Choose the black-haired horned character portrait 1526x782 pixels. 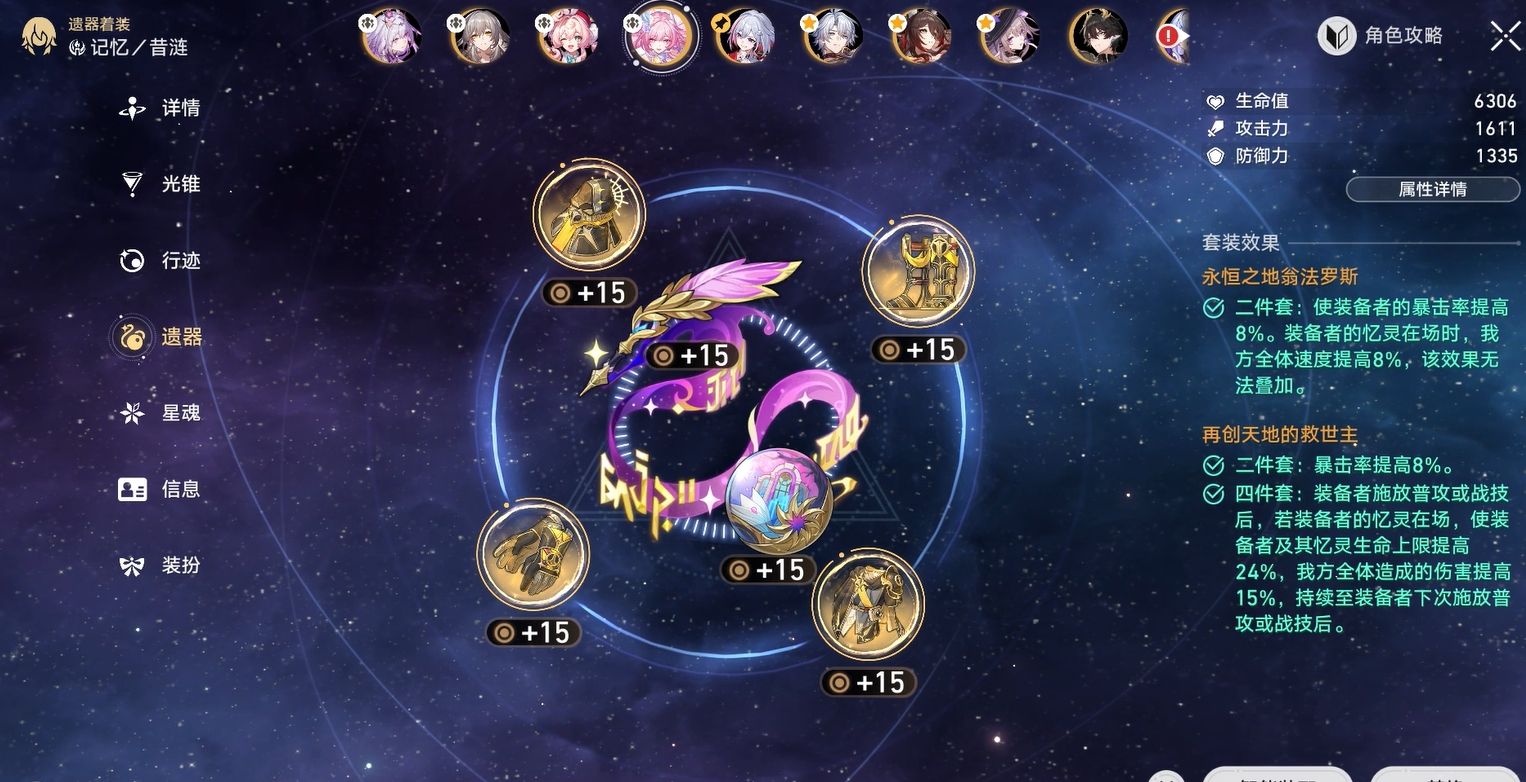point(1098,38)
